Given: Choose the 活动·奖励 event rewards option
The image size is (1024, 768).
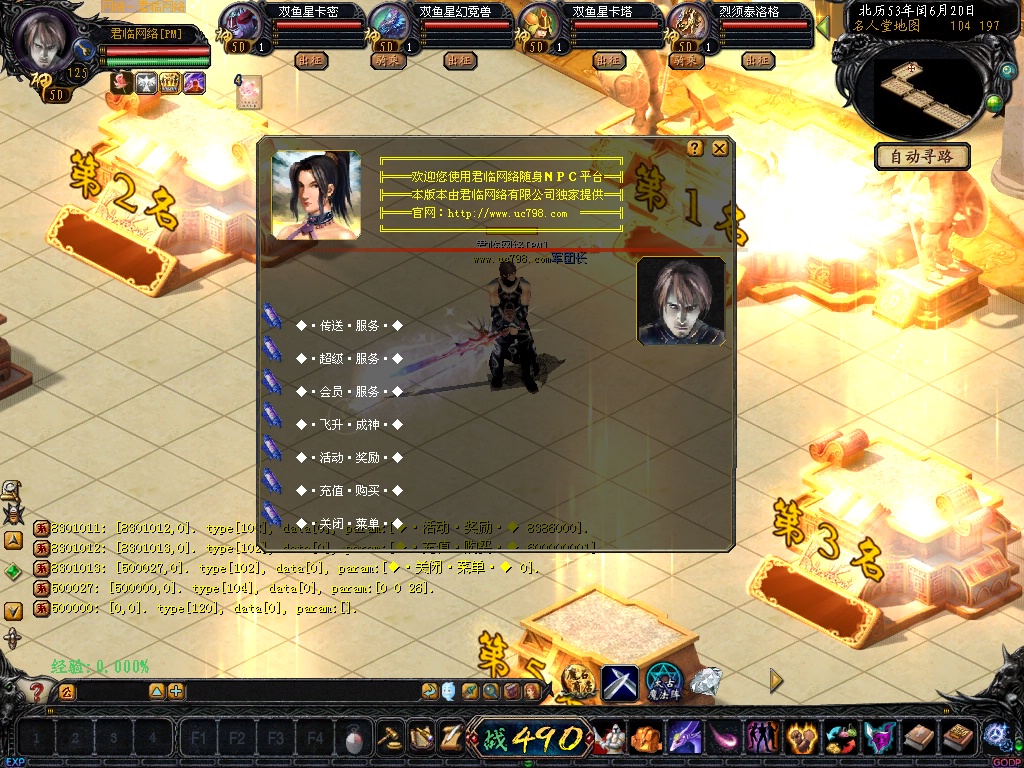Looking at the screenshot, I should coord(348,458).
